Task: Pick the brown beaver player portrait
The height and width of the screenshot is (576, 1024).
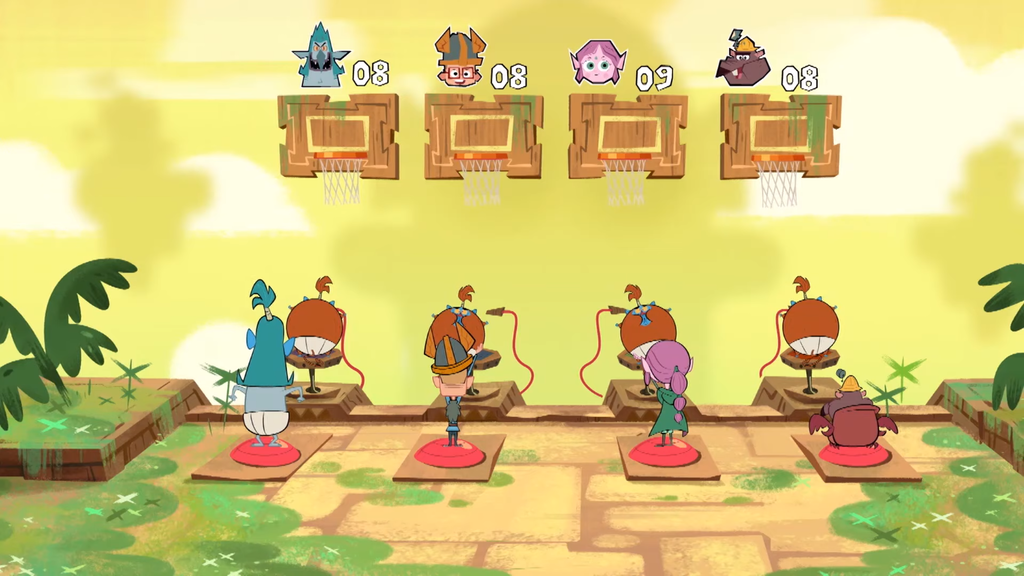Action: tap(743, 62)
